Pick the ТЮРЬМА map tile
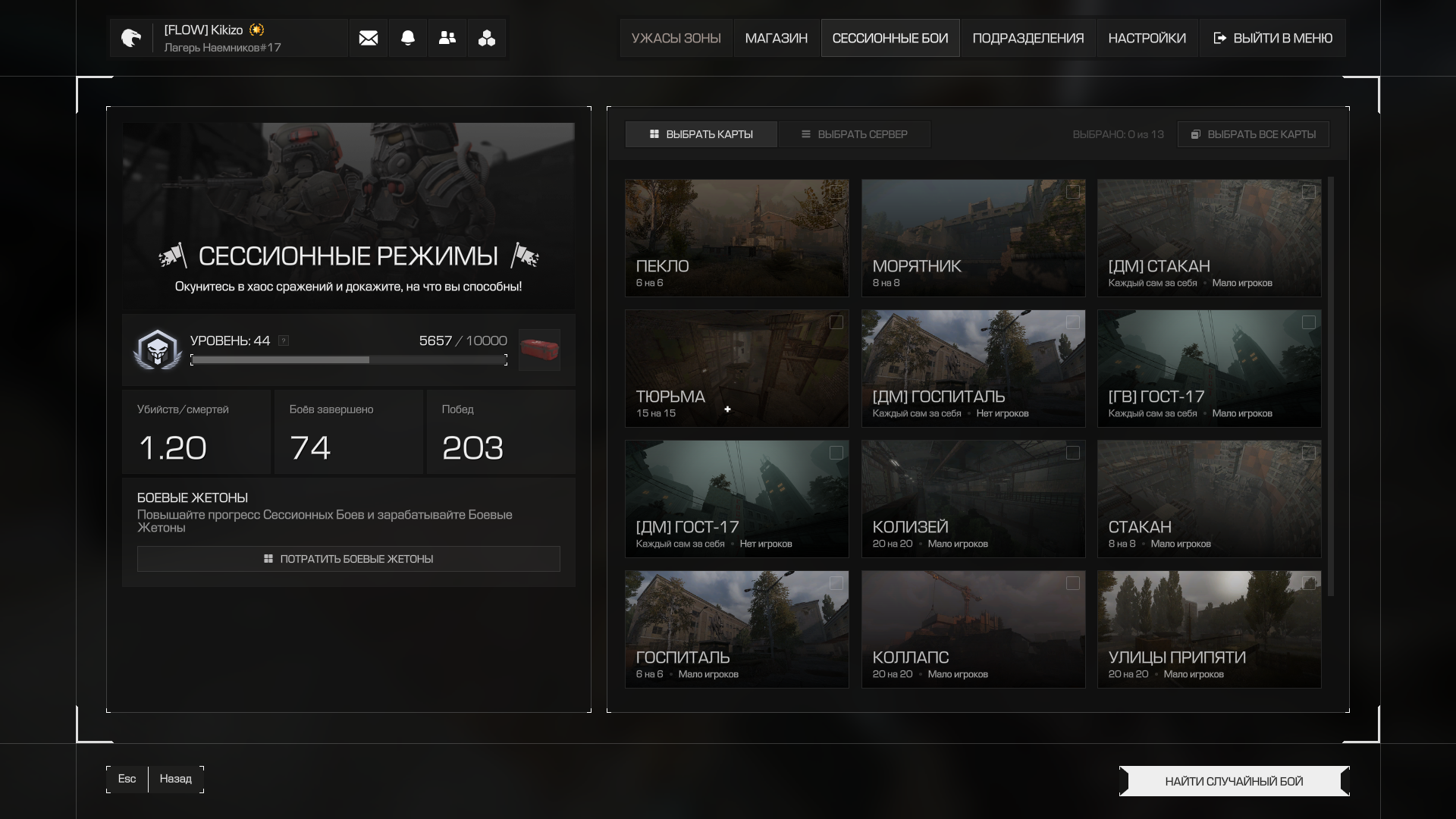Viewport: 1456px width, 819px height. pyautogui.click(x=736, y=368)
